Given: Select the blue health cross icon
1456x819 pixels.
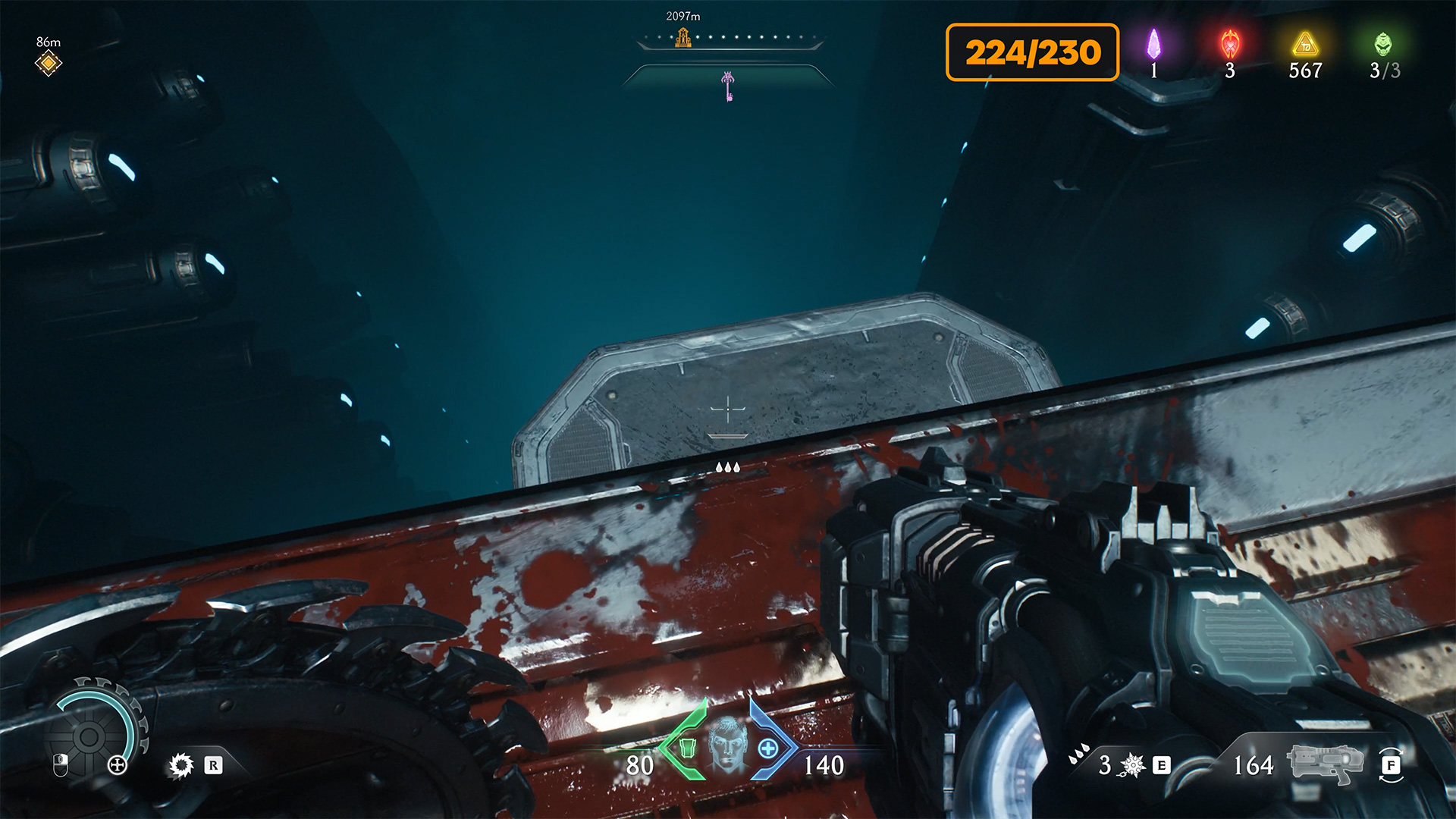Looking at the screenshot, I should click(768, 748).
